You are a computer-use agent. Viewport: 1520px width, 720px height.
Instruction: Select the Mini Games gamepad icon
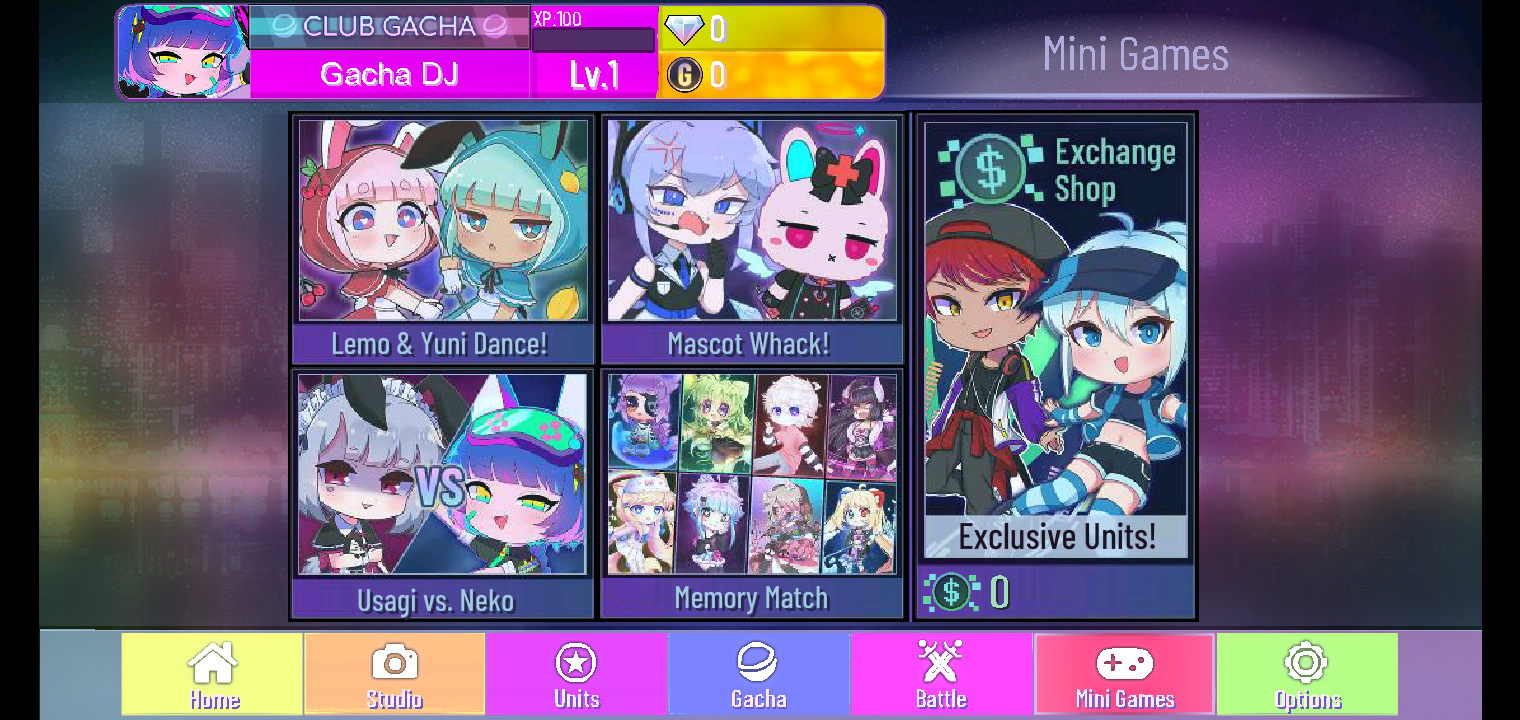point(1122,661)
